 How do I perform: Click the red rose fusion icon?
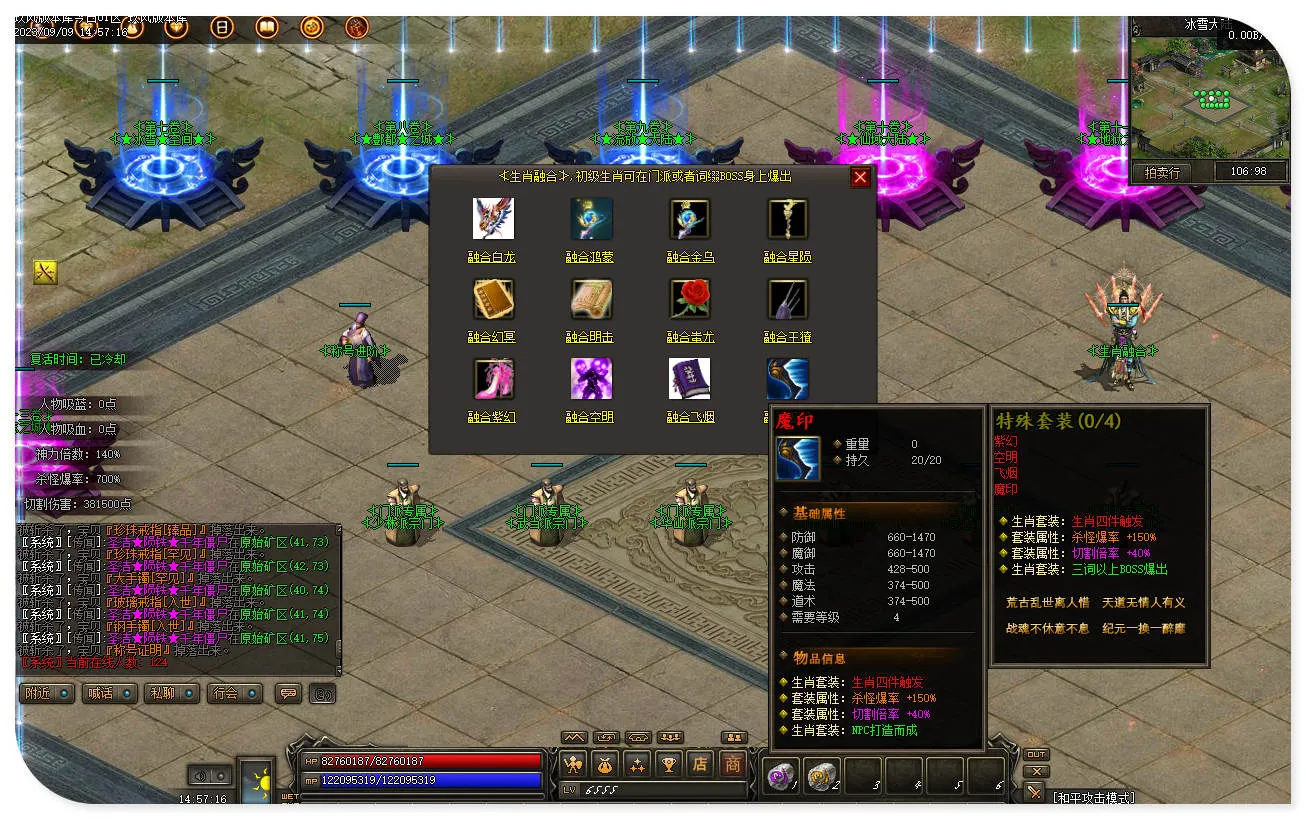tap(689, 299)
